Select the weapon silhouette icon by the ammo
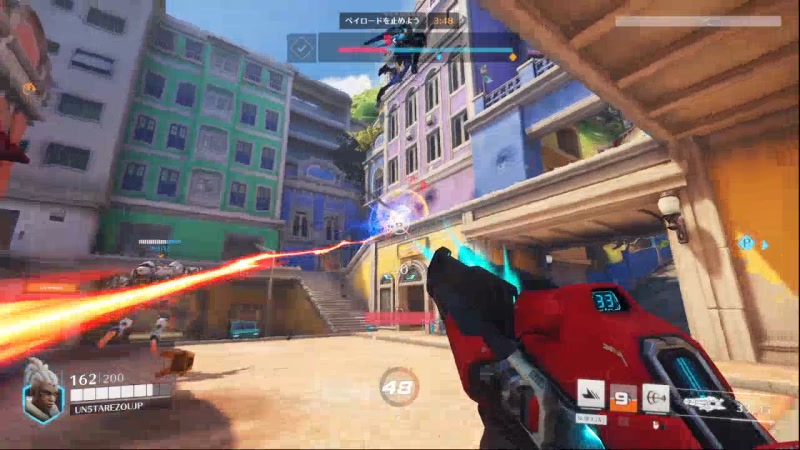 (705, 406)
